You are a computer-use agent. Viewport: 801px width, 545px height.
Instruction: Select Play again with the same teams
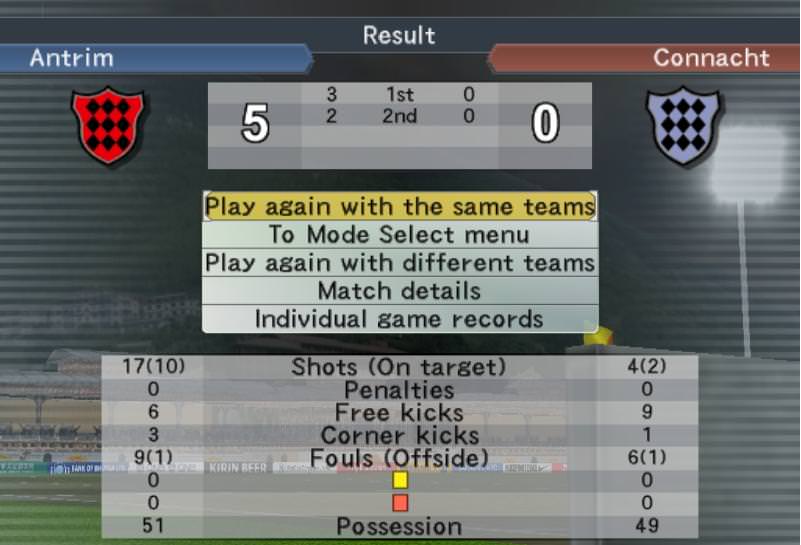click(x=400, y=206)
